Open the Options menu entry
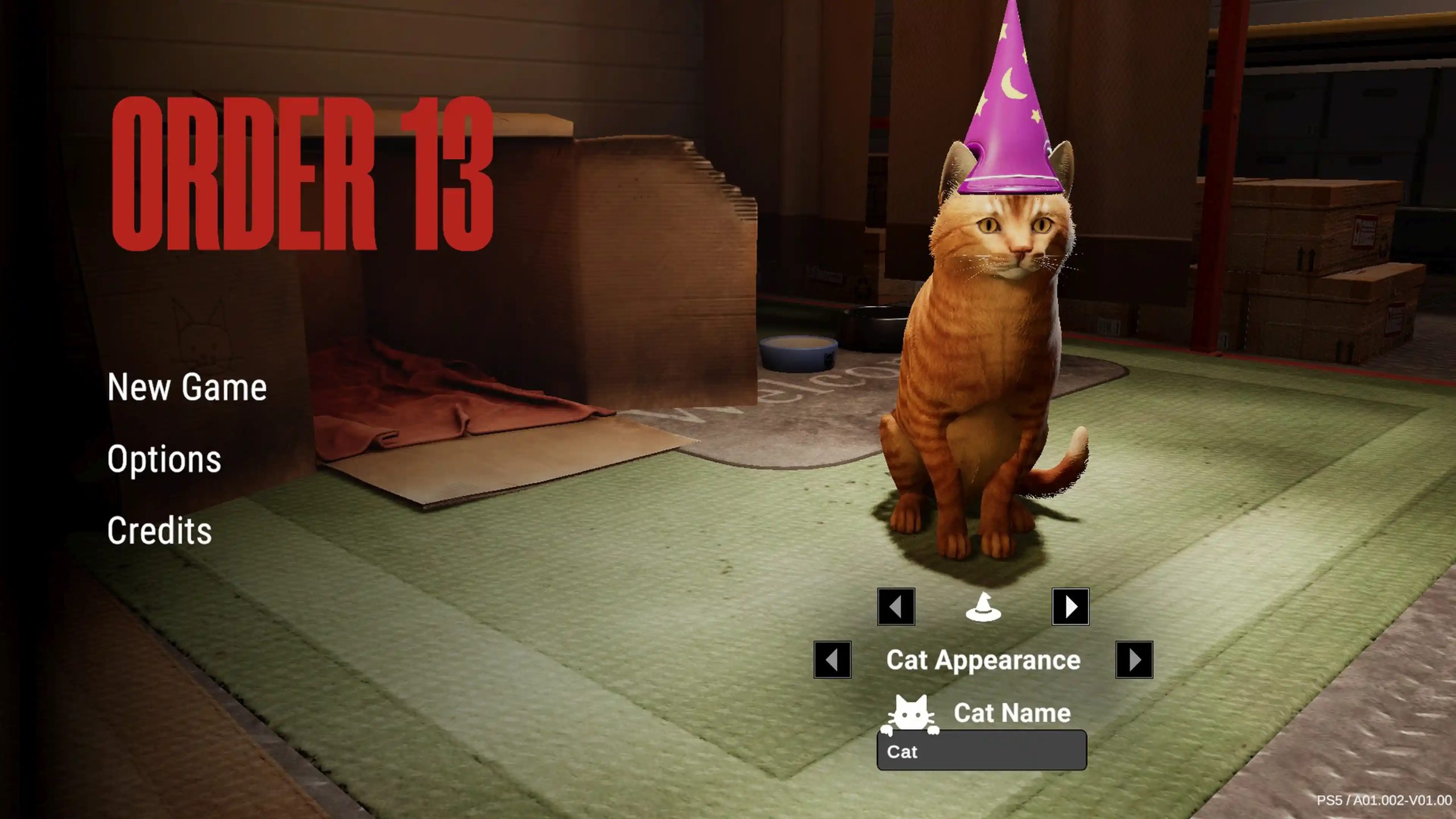Image resolution: width=1456 pixels, height=819 pixels. click(x=165, y=460)
